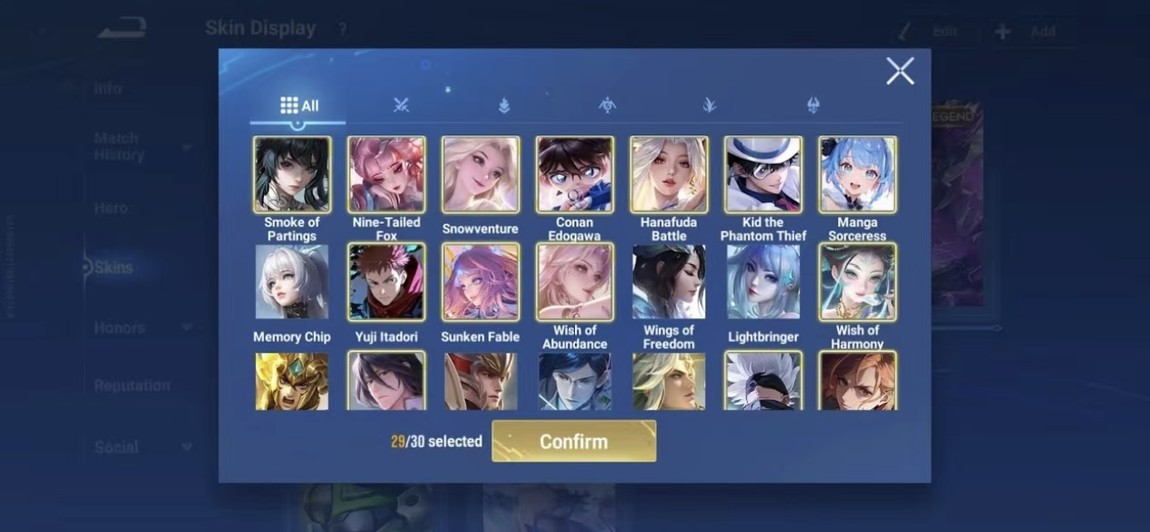Choose the Lightbringer skin

tap(763, 282)
